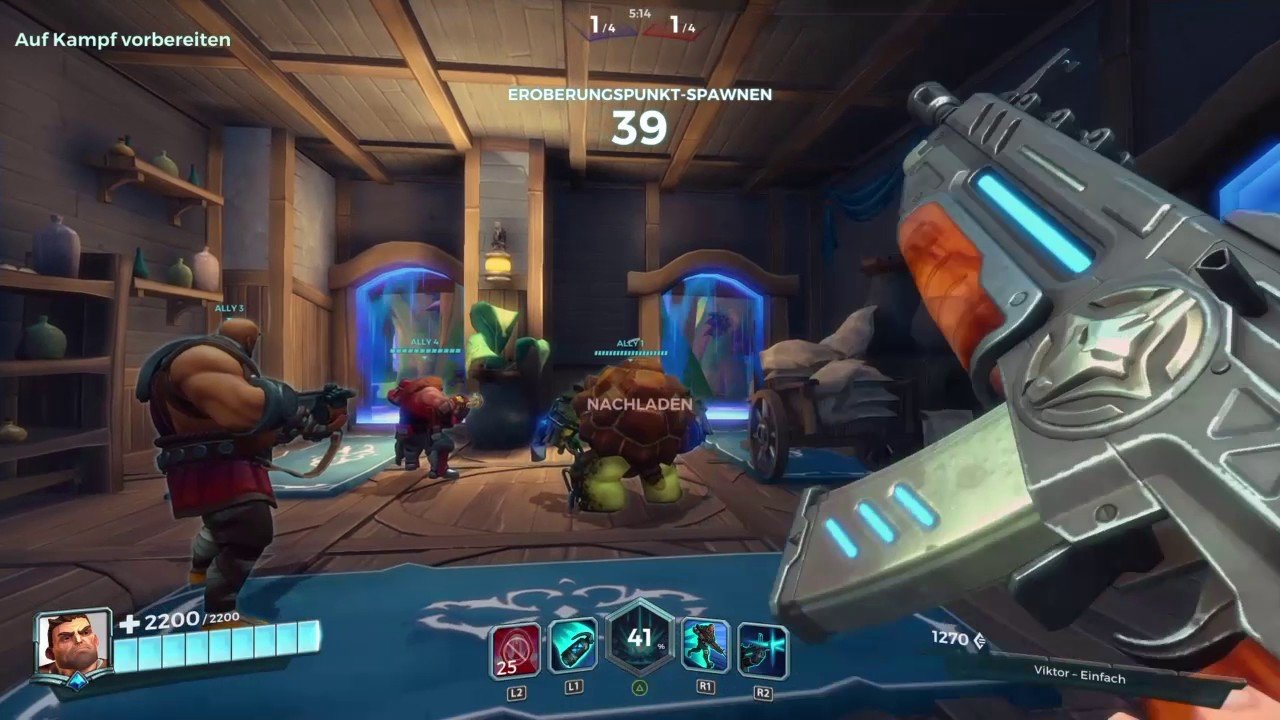
Task: Throw the frag grenade ability
Action: click(x=573, y=646)
